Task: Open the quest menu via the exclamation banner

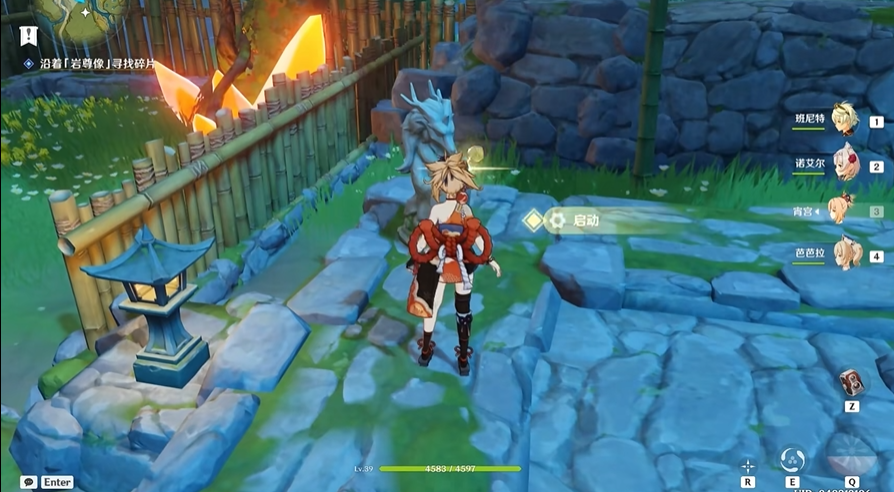Action: (x=27, y=36)
